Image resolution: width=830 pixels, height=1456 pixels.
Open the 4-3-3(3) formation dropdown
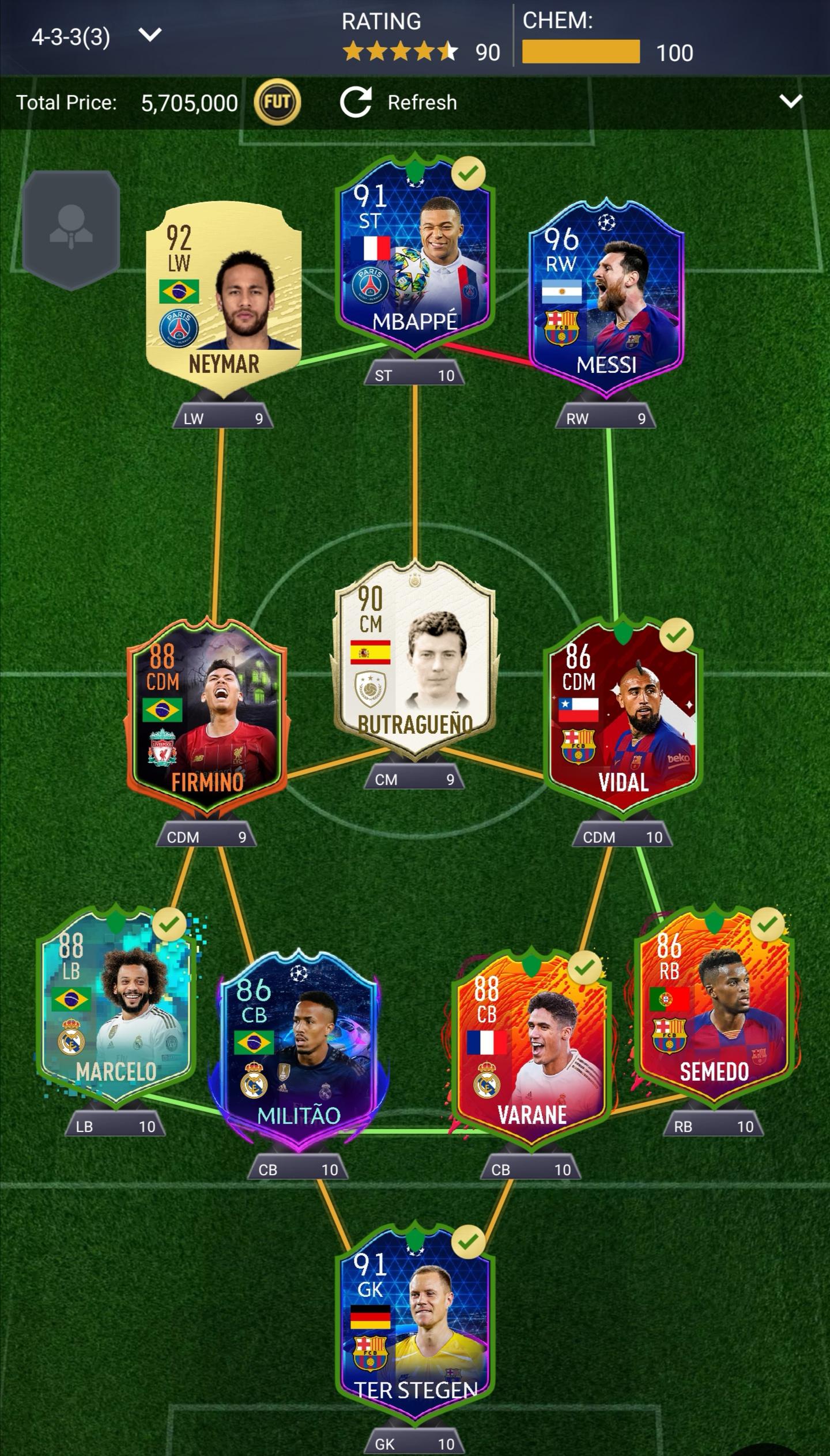click(95, 37)
